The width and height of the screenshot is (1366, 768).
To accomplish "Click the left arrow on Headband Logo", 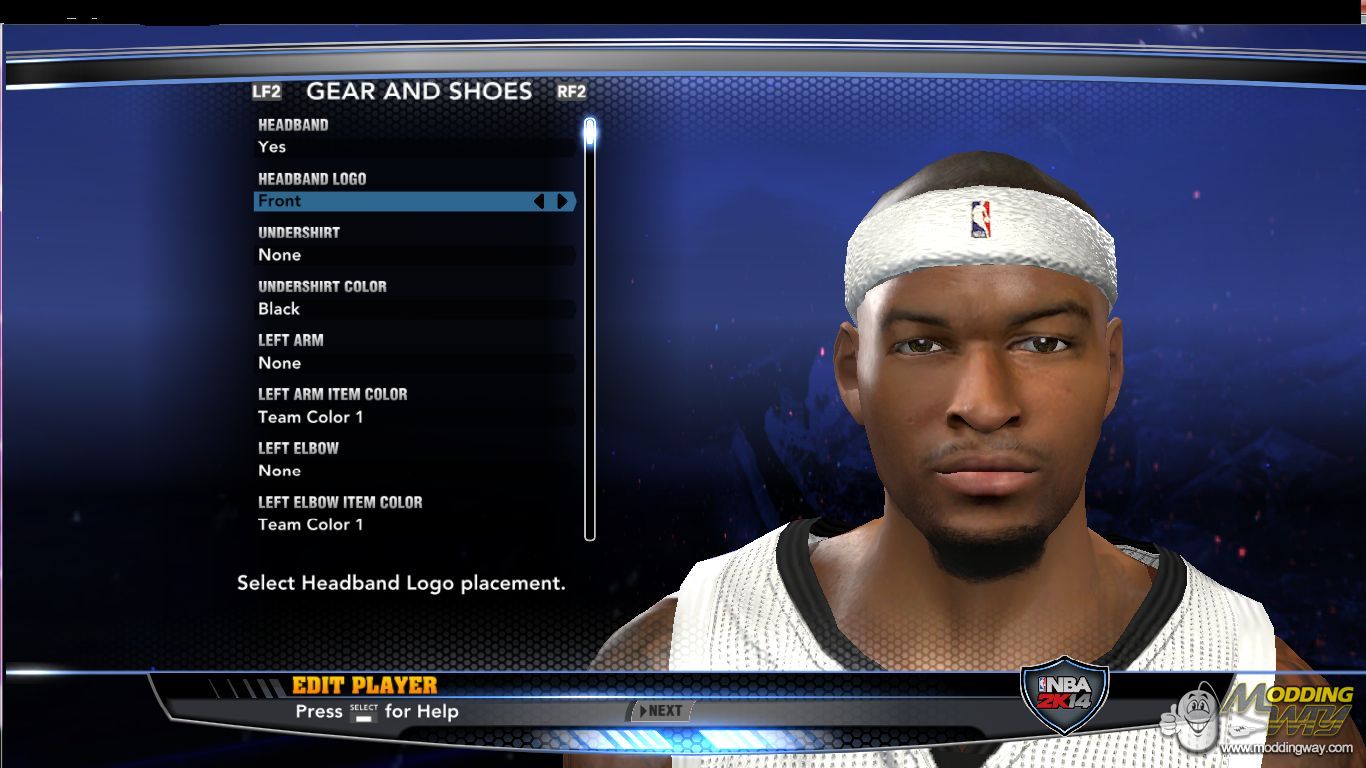I will point(540,201).
